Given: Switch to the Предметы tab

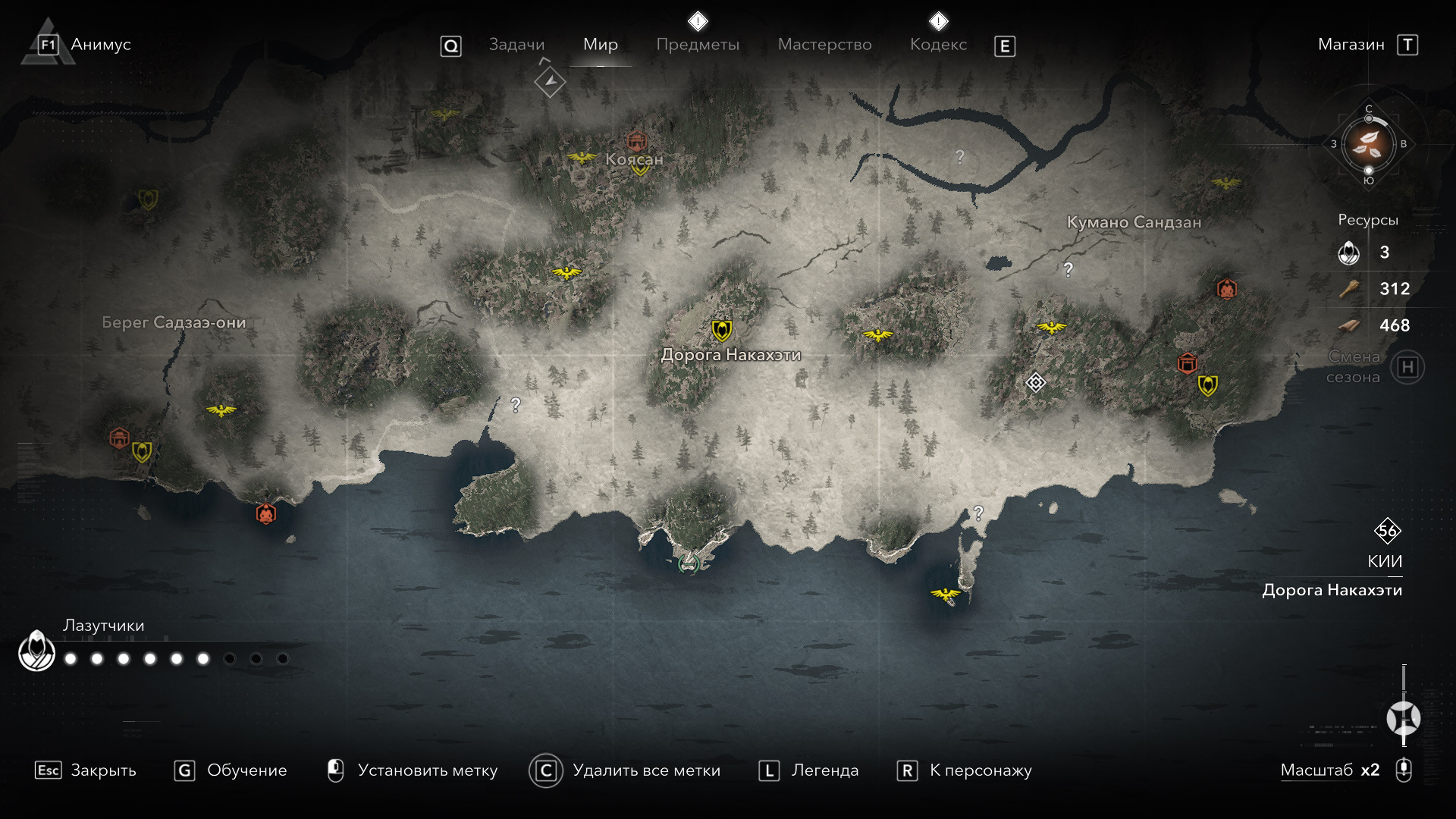Looking at the screenshot, I should (697, 45).
